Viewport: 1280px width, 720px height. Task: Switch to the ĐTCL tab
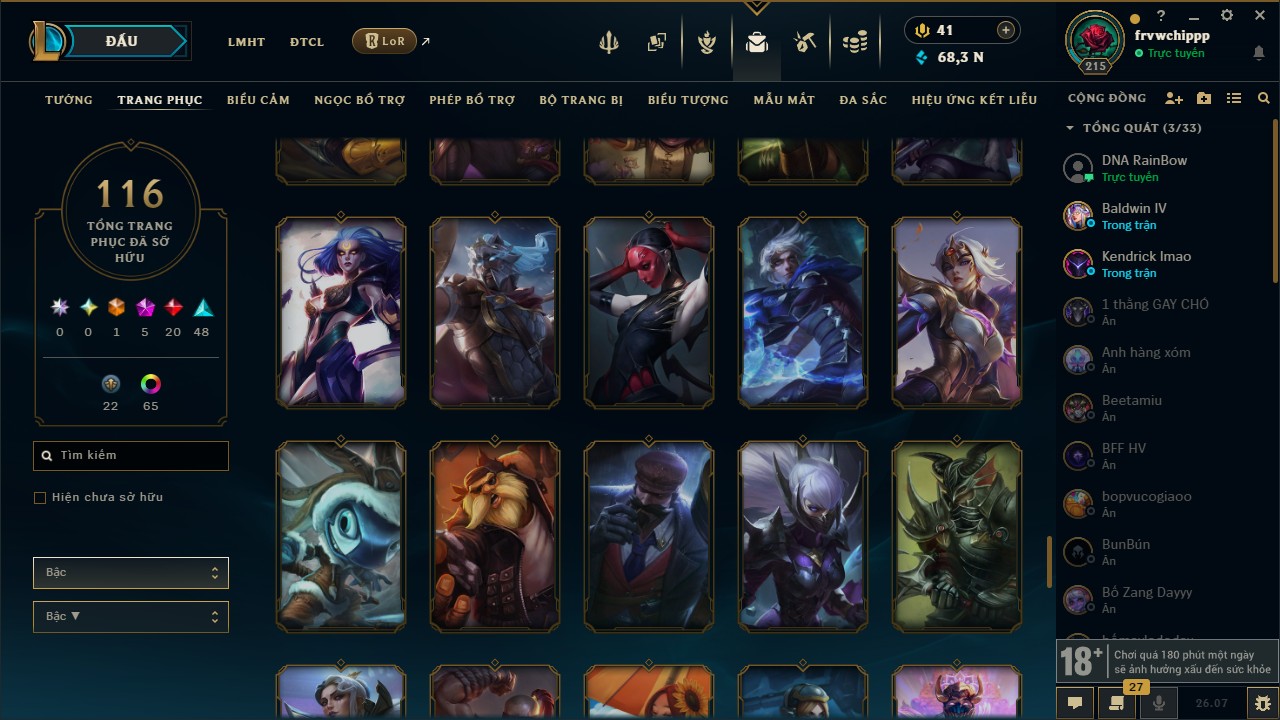pos(307,42)
